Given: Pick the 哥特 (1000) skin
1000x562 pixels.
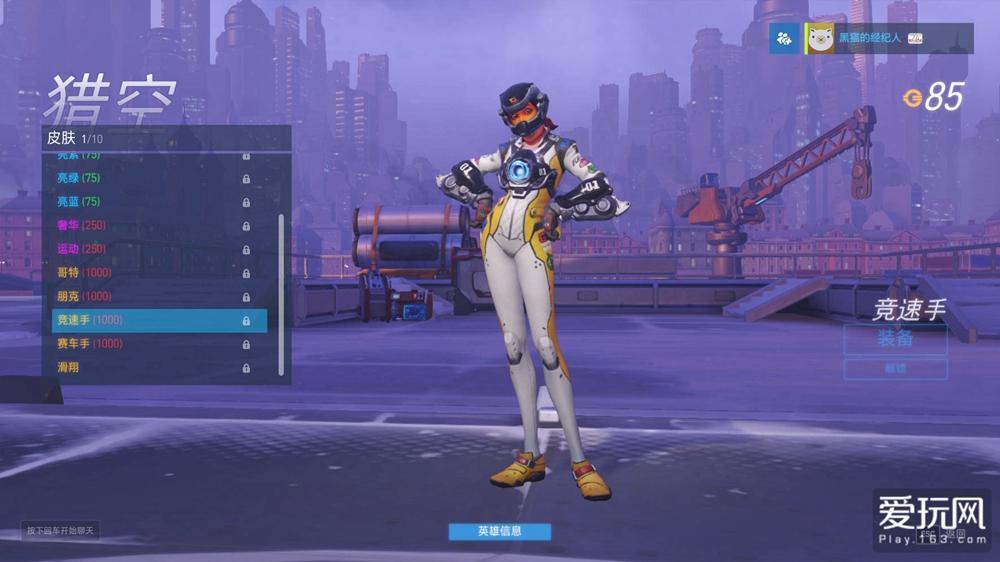Looking at the screenshot, I should click(150, 273).
